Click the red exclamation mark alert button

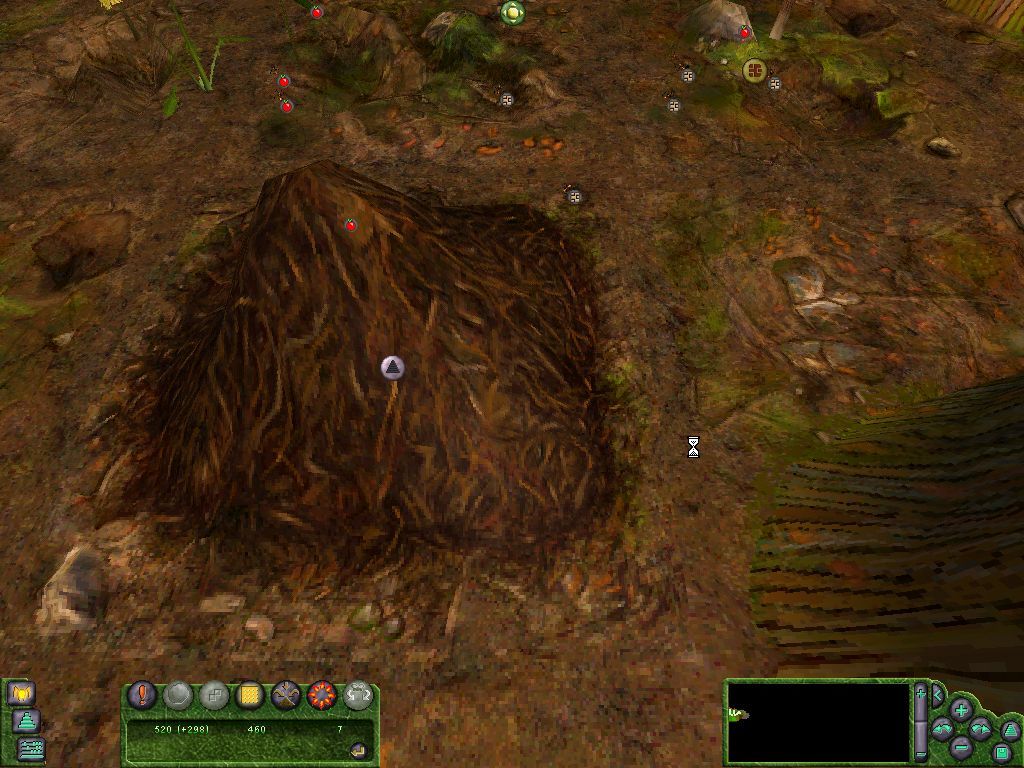click(x=143, y=694)
